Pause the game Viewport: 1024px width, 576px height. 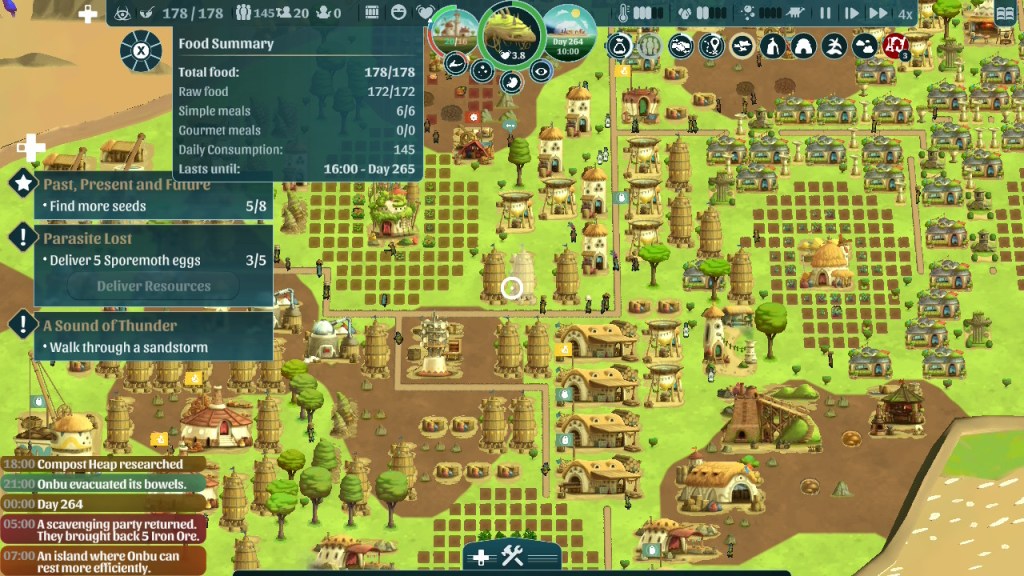tap(825, 14)
